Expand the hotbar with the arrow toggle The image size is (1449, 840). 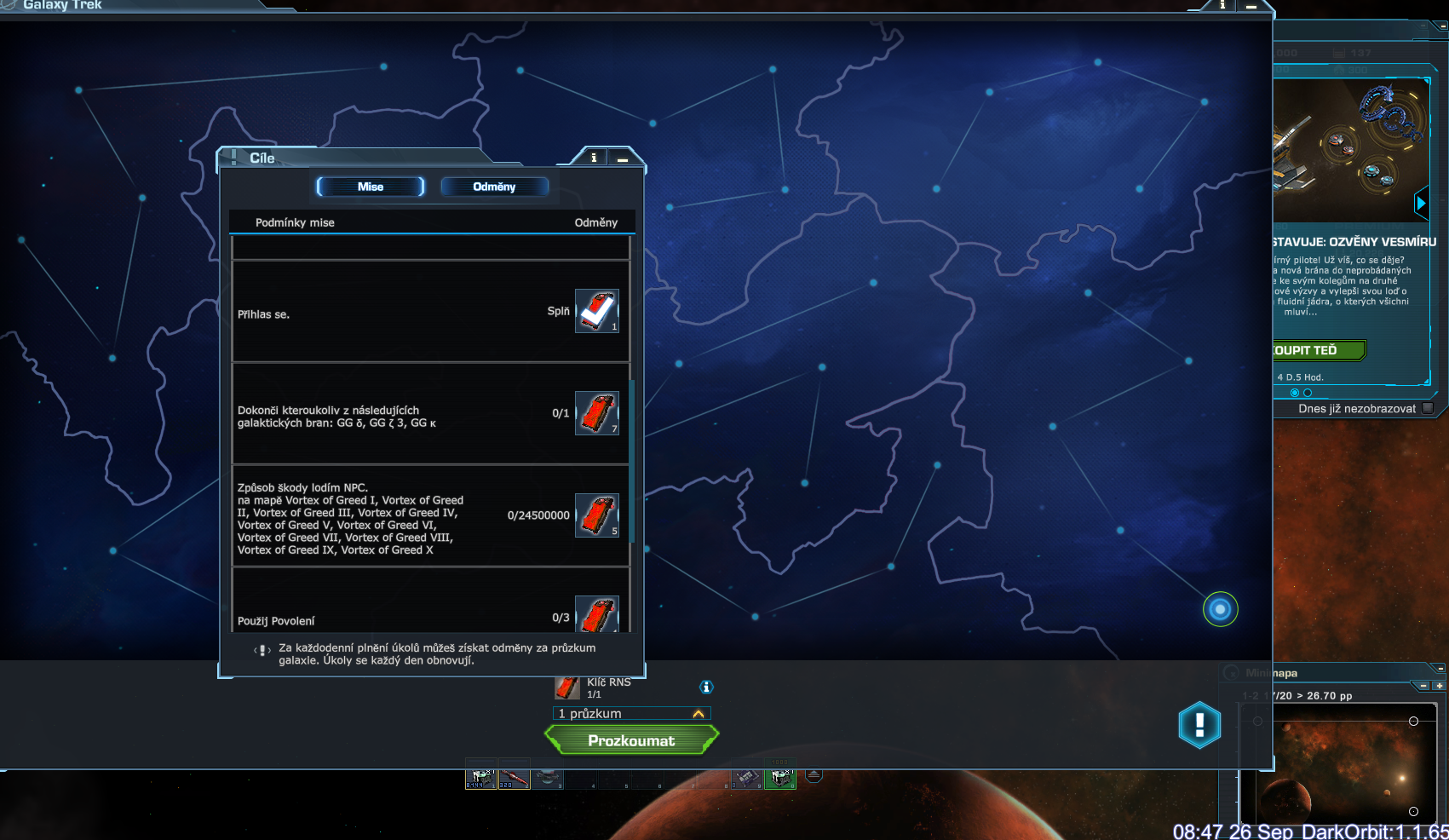tap(814, 775)
